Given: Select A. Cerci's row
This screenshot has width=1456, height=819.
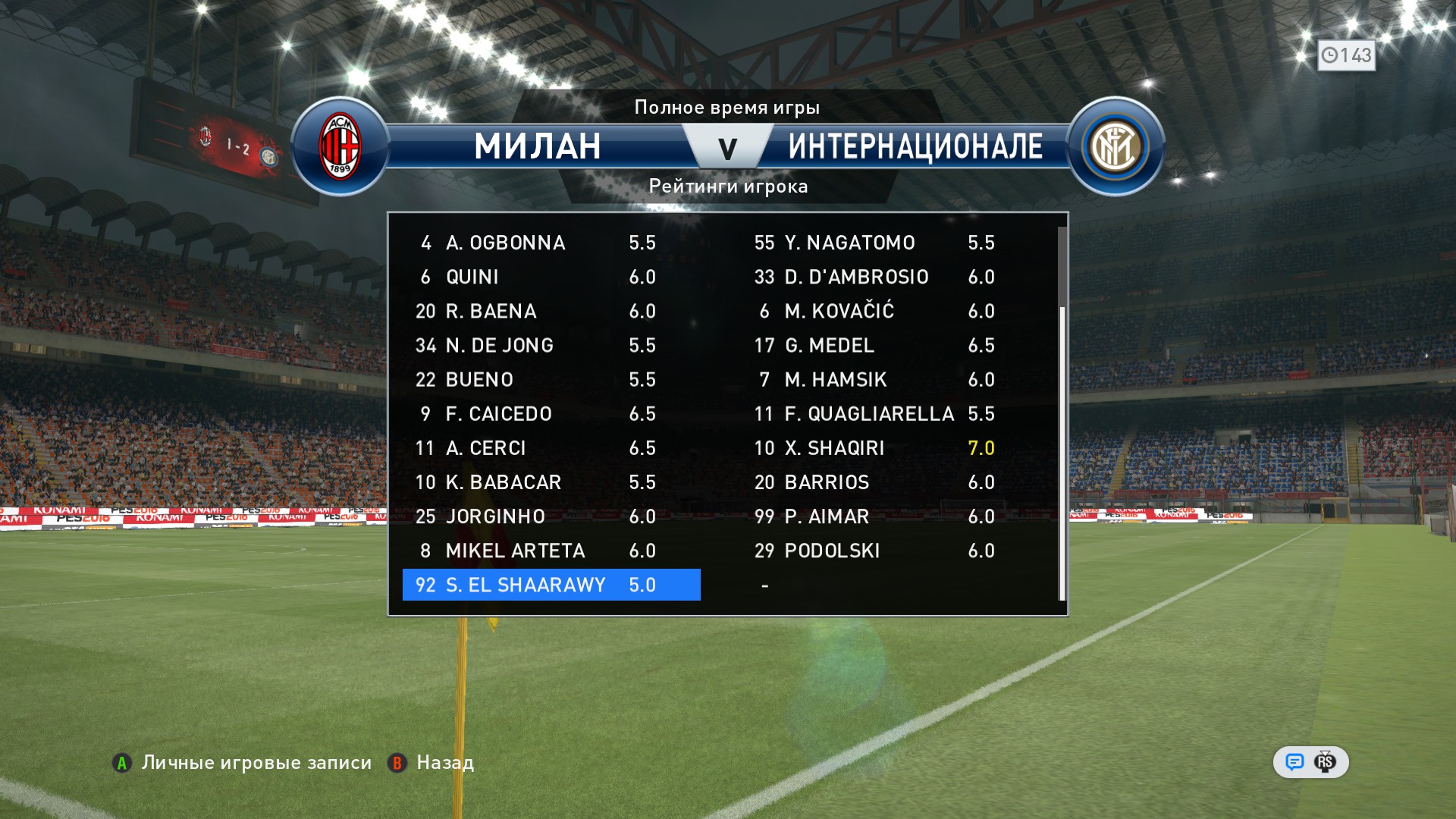Looking at the screenshot, I should click(551, 448).
